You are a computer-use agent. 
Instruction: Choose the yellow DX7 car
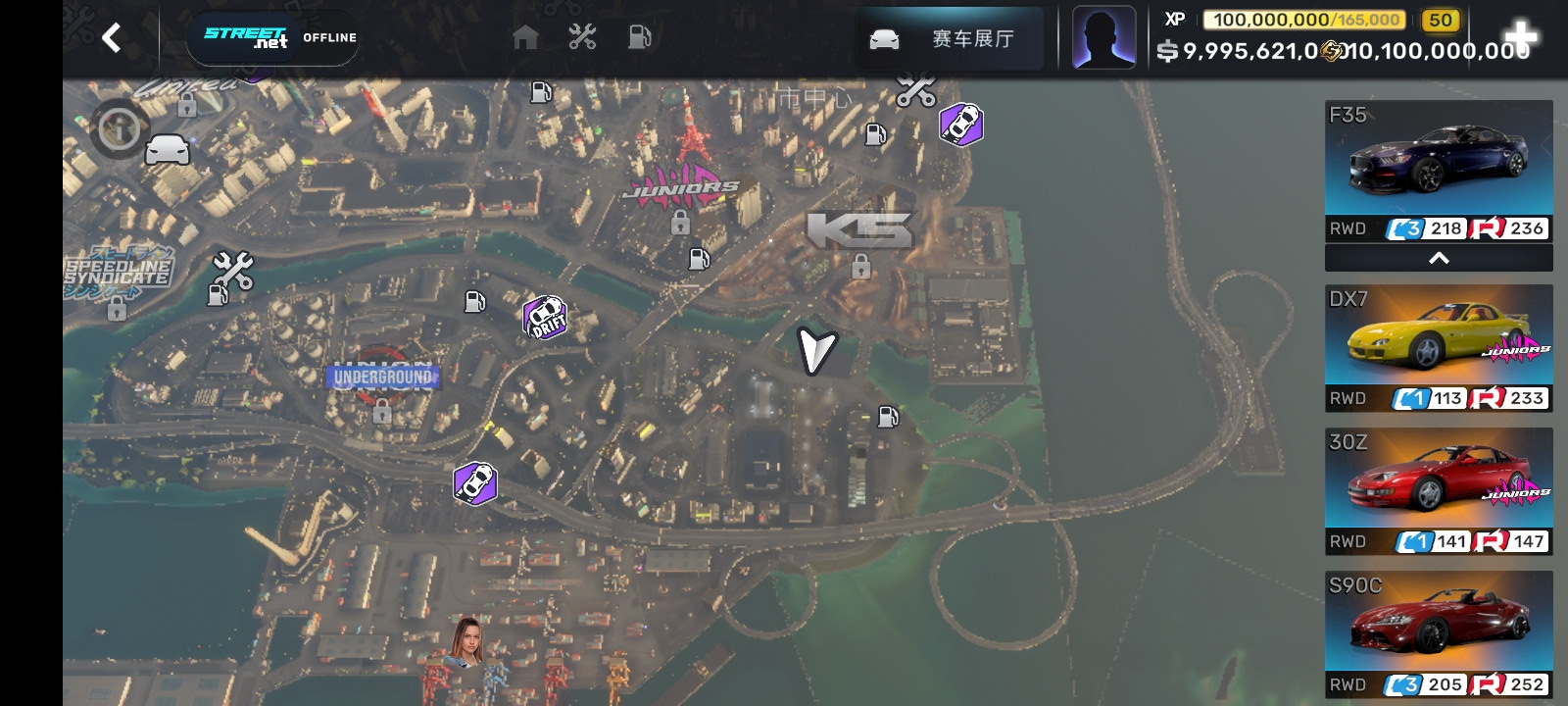pos(1438,347)
